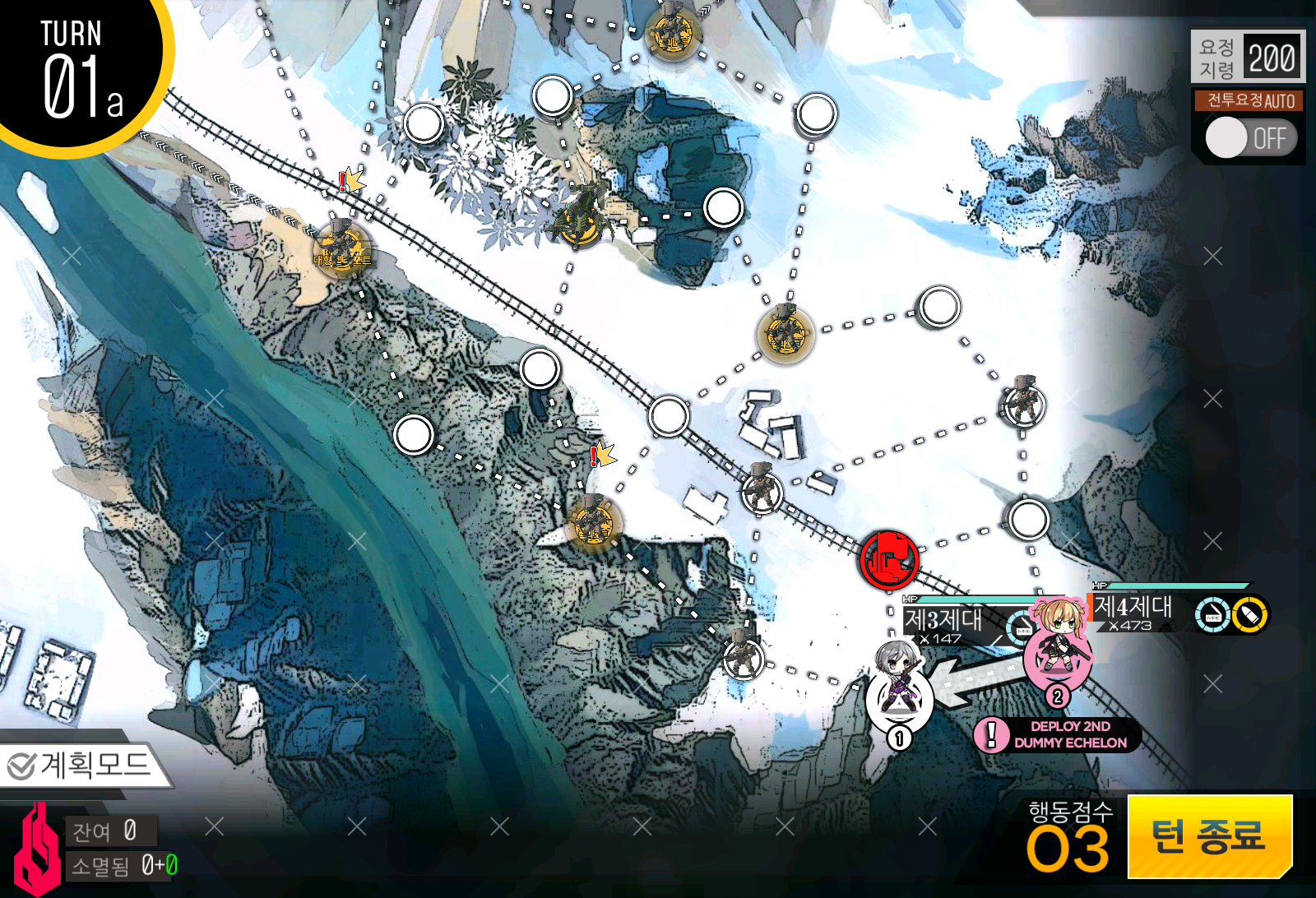1316x898 pixels.
Task: Click the pink DEPLOY 2ND DUMMY ECHELON exclamation marker
Action: tap(994, 737)
